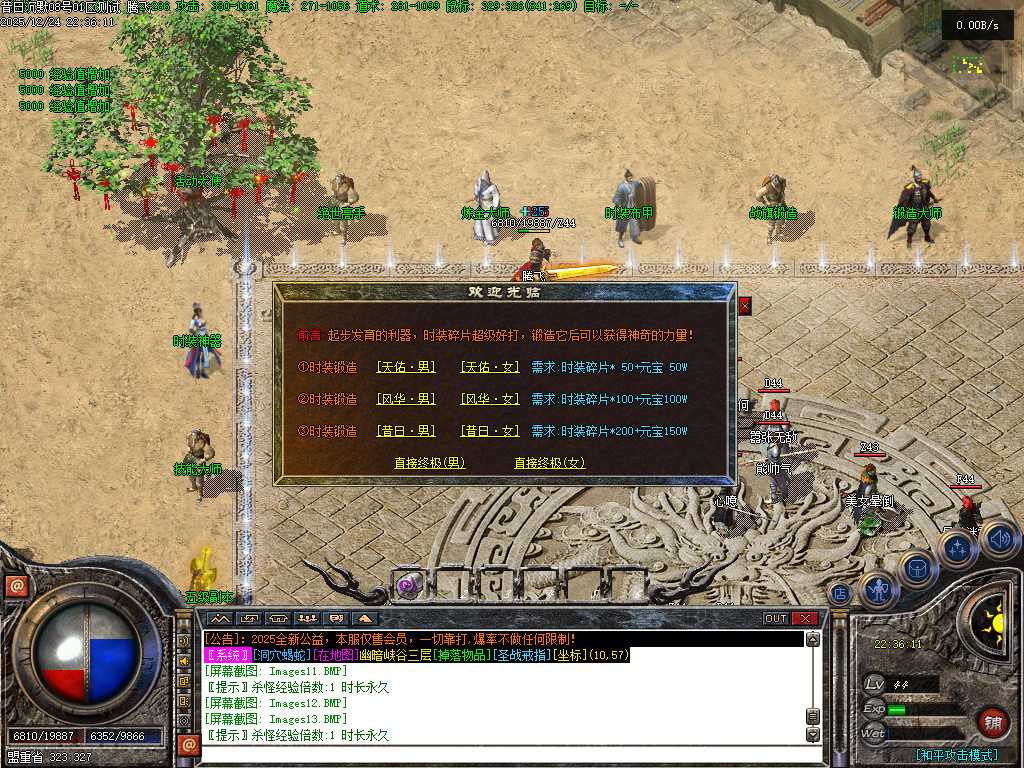
Task: Pick the 昔日·男 forging link
Action: pyautogui.click(x=406, y=431)
